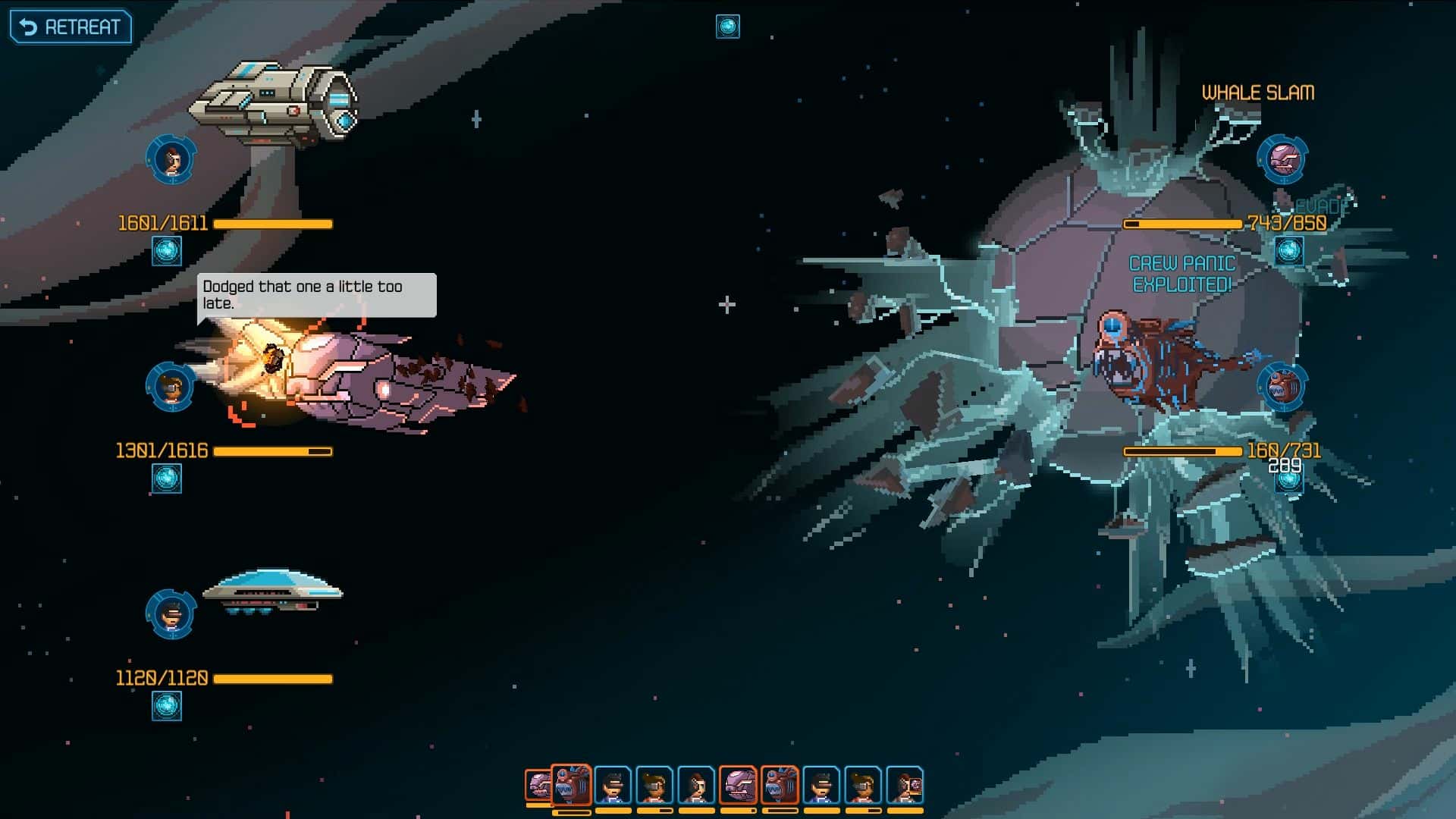Image resolution: width=1456 pixels, height=819 pixels.
Task: Choose the officer portrait above 1301/1616 hull
Action: pyautogui.click(x=171, y=387)
